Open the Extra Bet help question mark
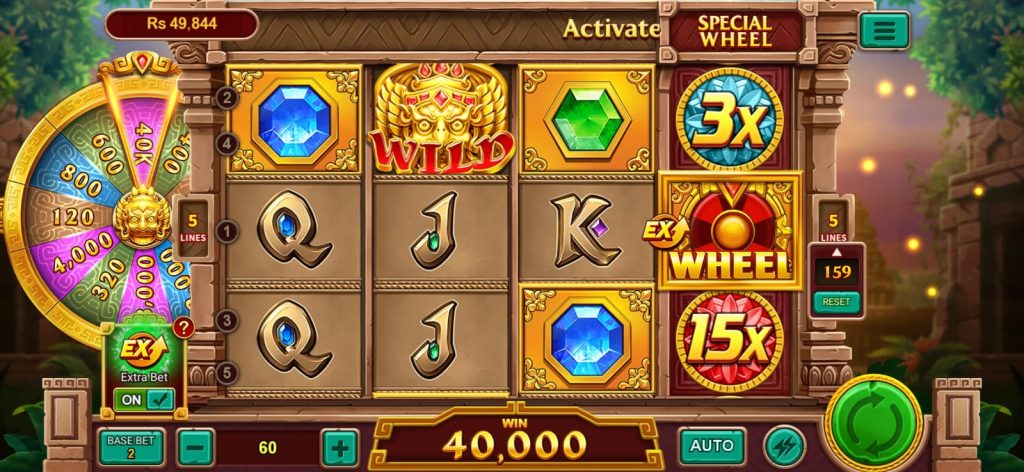1024x472 pixels. click(x=183, y=327)
